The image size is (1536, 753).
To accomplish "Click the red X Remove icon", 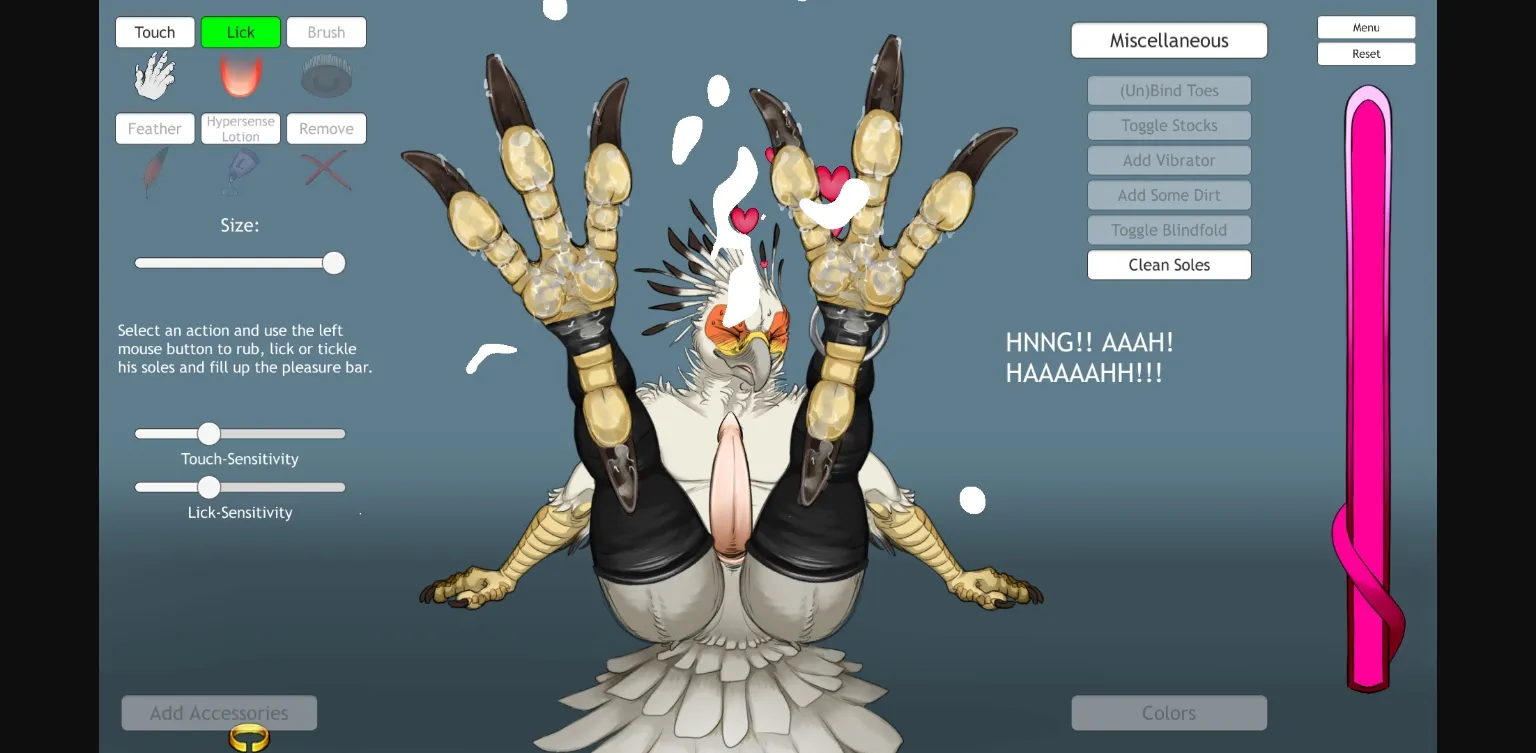I will tap(326, 170).
